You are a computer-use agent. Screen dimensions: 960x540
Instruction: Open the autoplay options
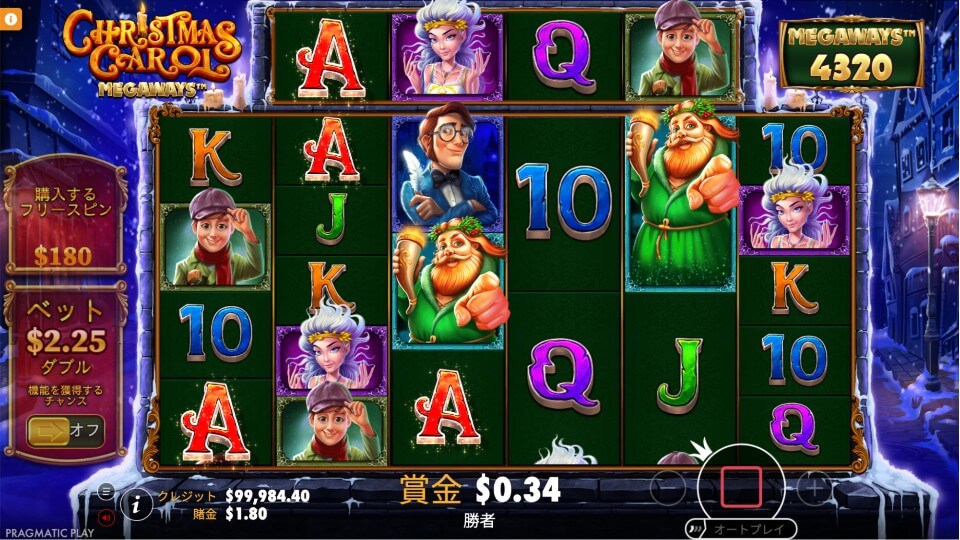pos(740,528)
